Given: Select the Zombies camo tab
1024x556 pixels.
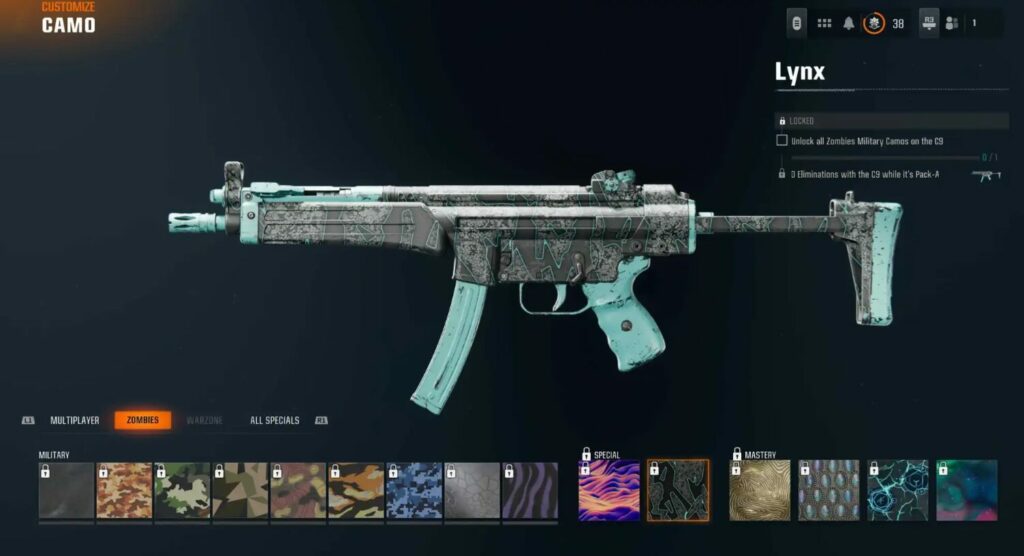Looking at the screenshot, I should pos(143,421).
